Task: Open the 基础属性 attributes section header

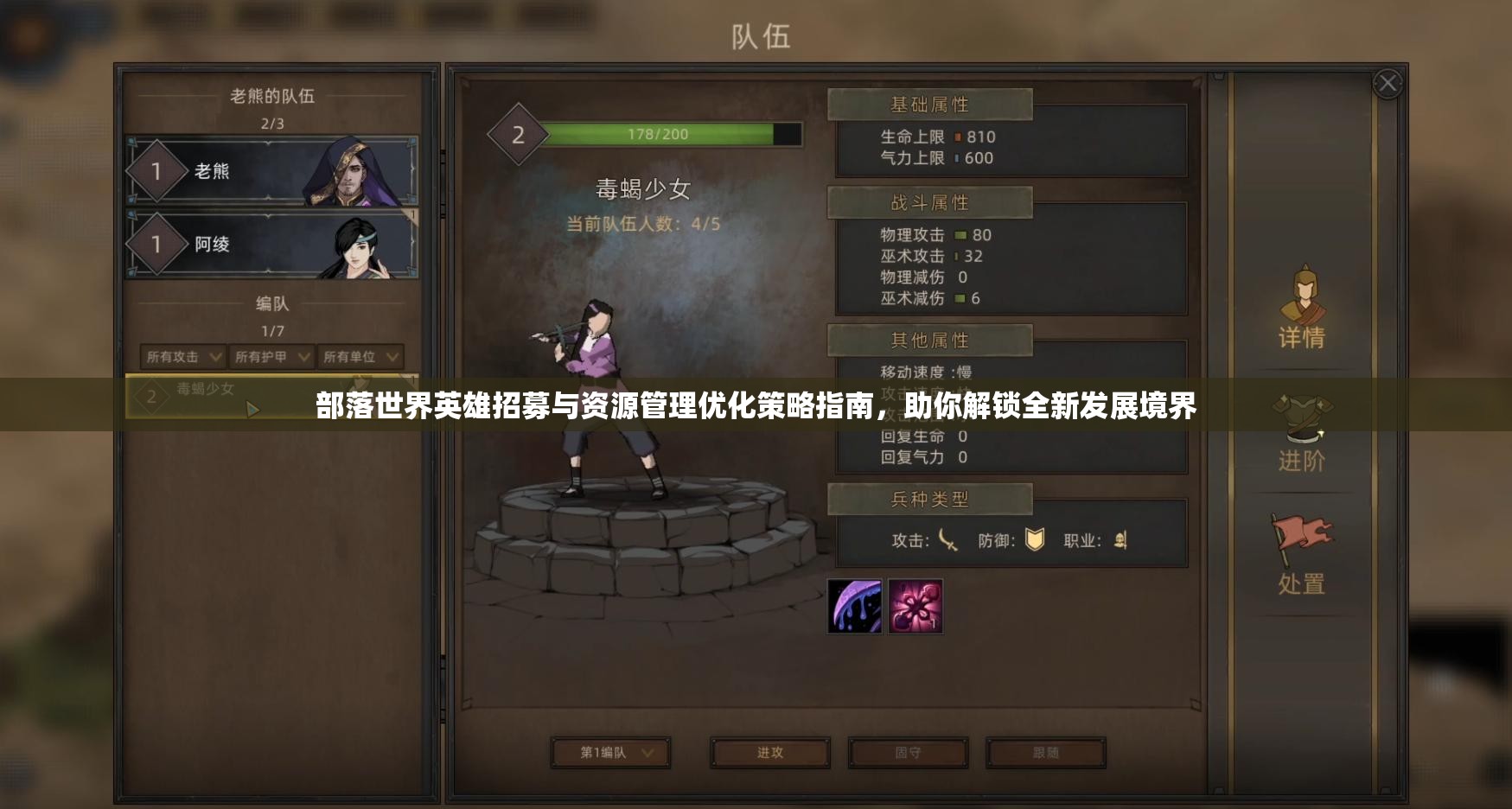Action: point(929,105)
